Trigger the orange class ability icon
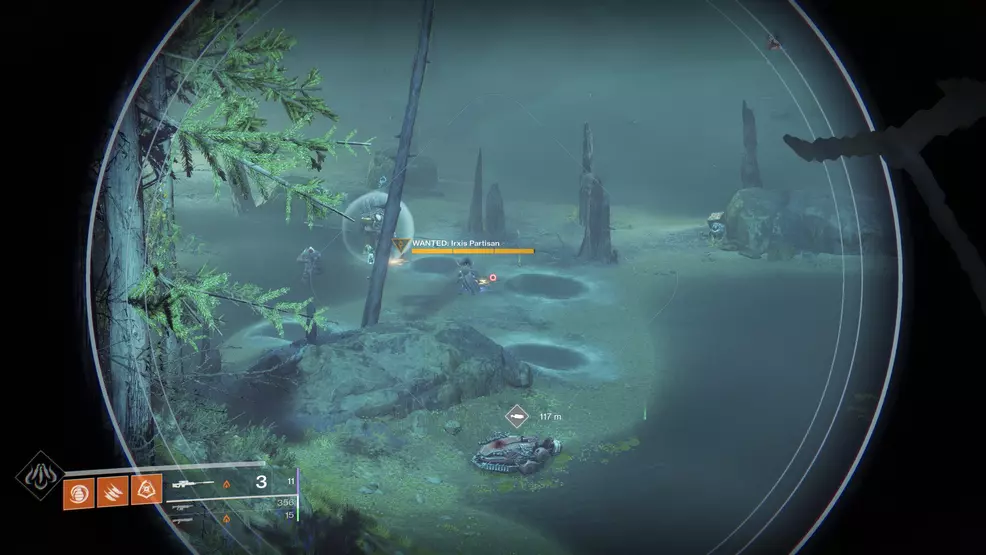 pyautogui.click(x=145, y=490)
